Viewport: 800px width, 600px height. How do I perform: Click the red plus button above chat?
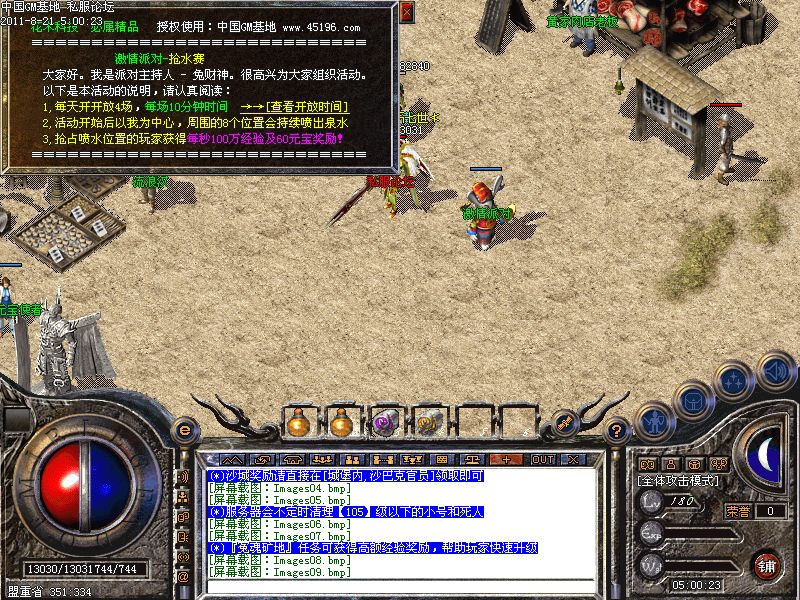click(x=507, y=459)
